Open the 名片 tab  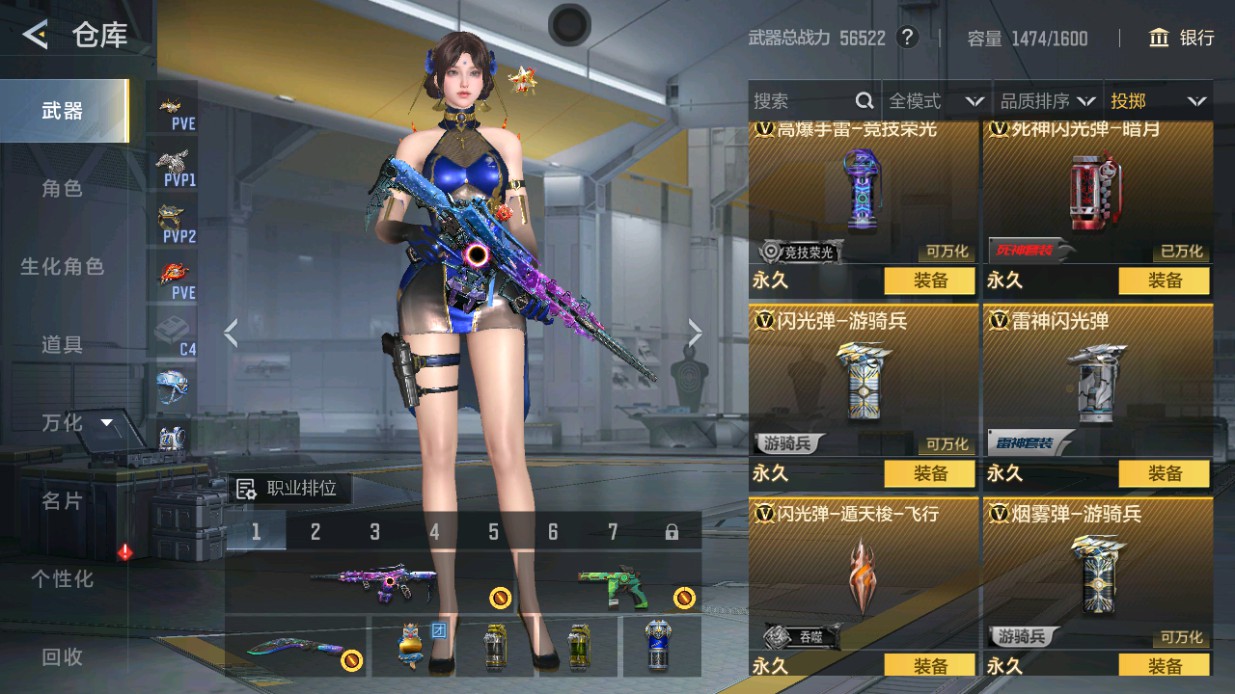(62, 500)
